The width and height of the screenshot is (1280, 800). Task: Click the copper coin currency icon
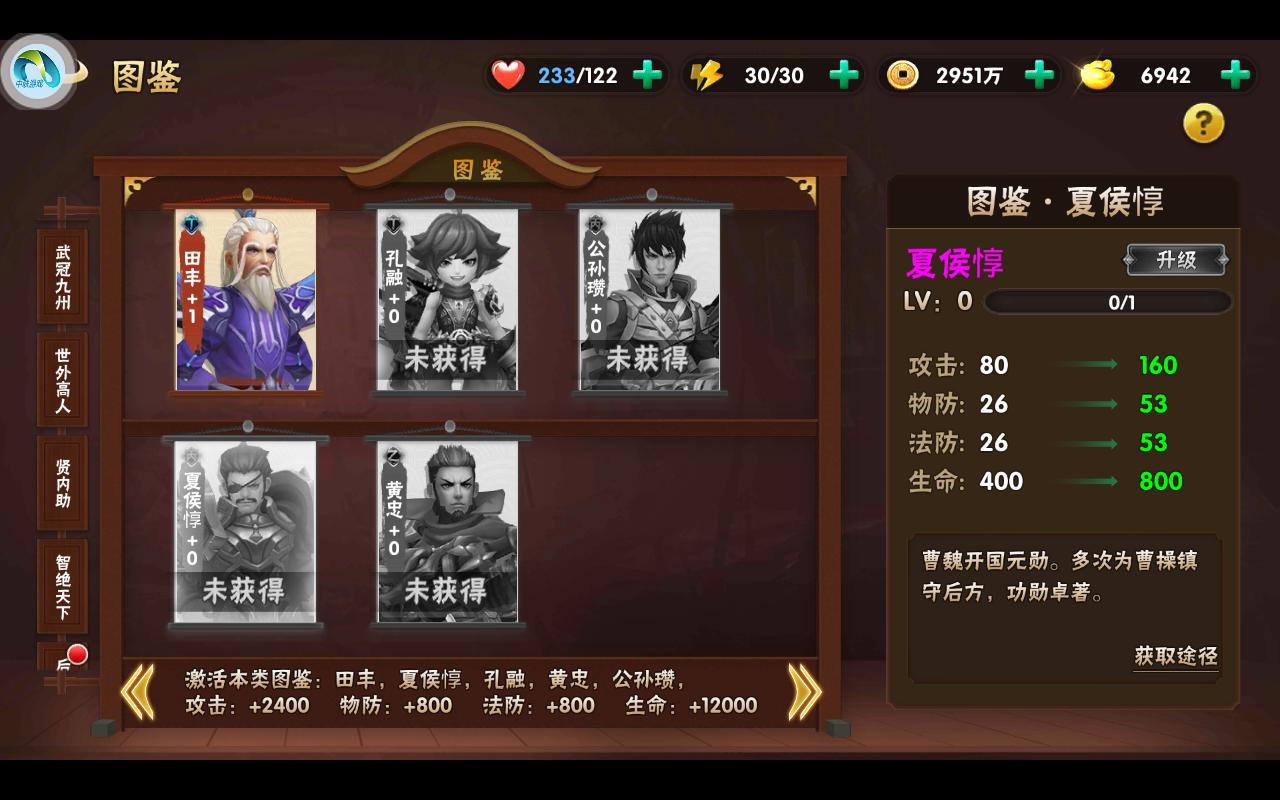[901, 73]
